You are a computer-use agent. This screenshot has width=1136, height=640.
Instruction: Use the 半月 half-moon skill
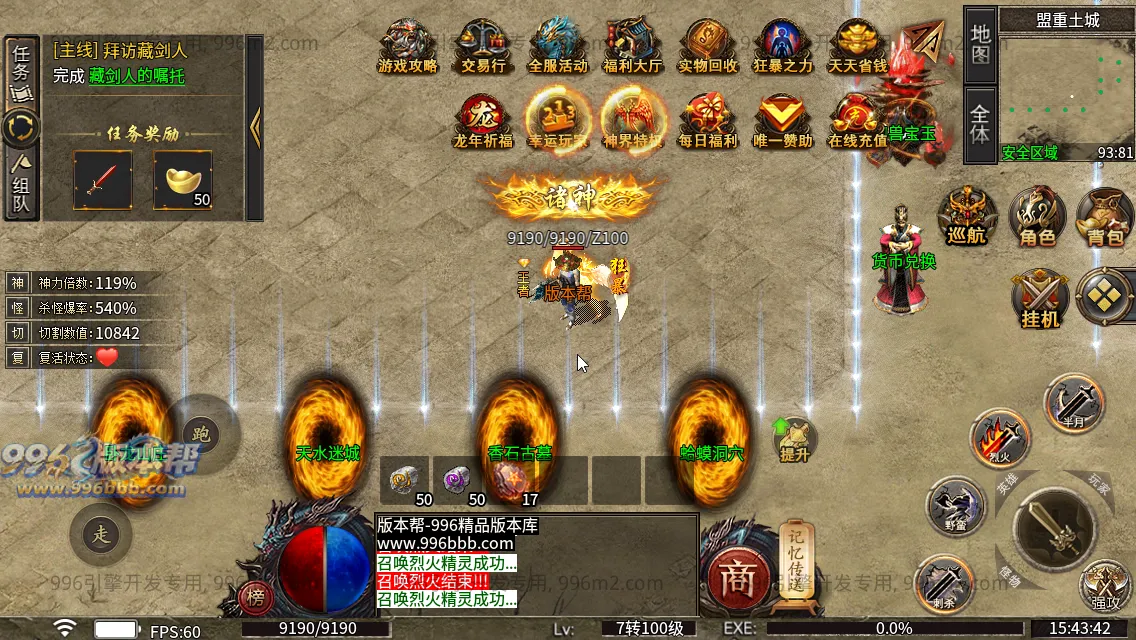point(1072,401)
